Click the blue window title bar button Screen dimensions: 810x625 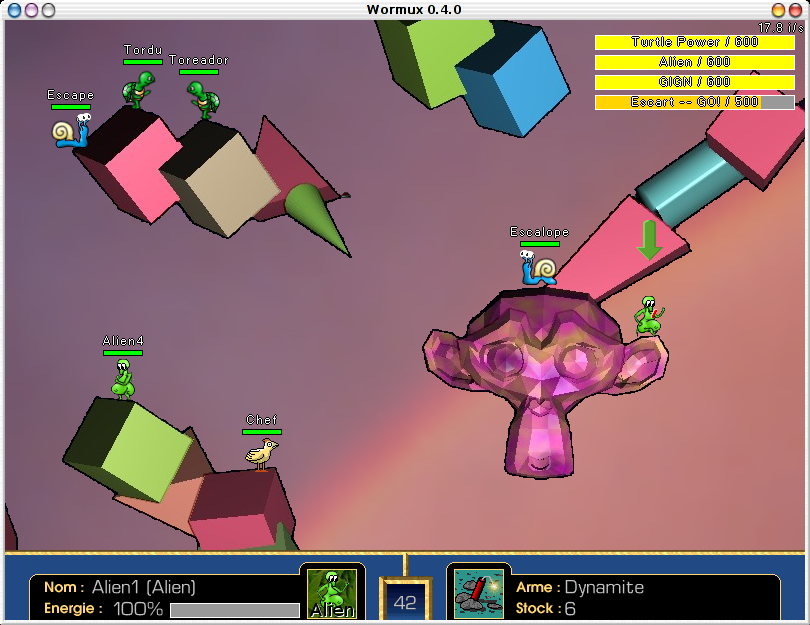pyautogui.click(x=14, y=10)
